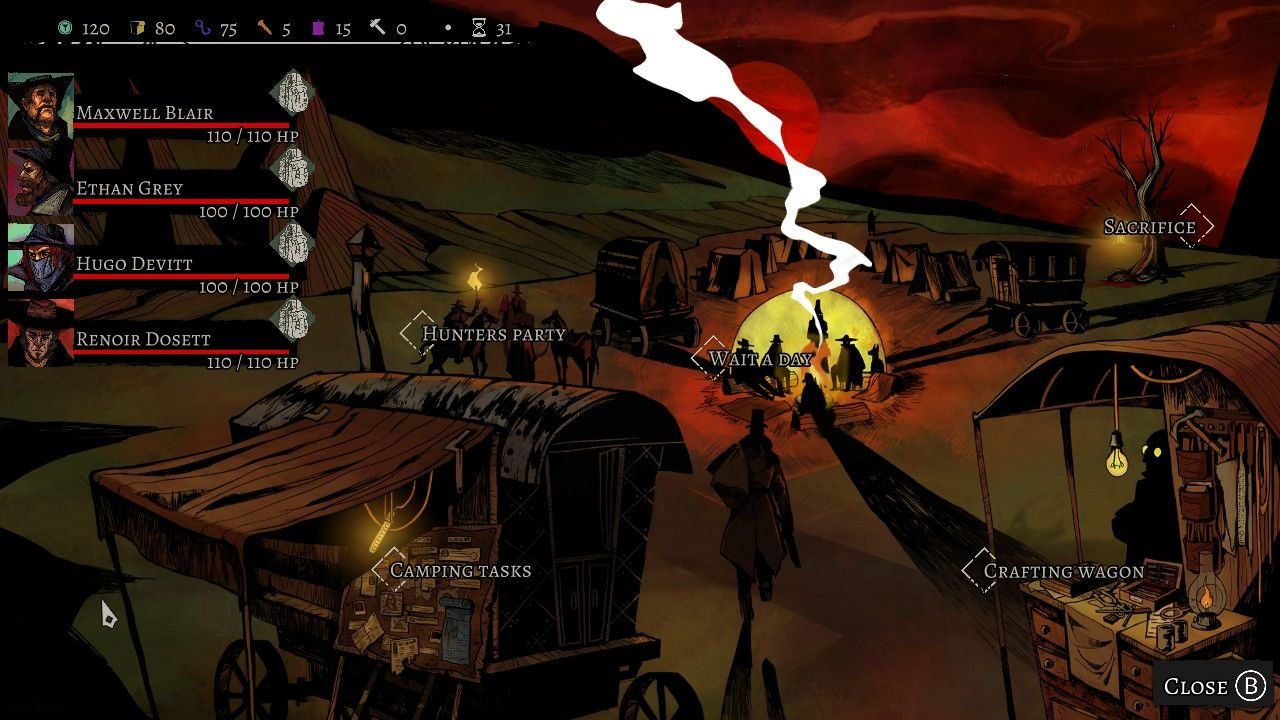This screenshot has height=720, width=1280.
Task: Select Ethan Grey's portrait
Action: click(x=41, y=182)
